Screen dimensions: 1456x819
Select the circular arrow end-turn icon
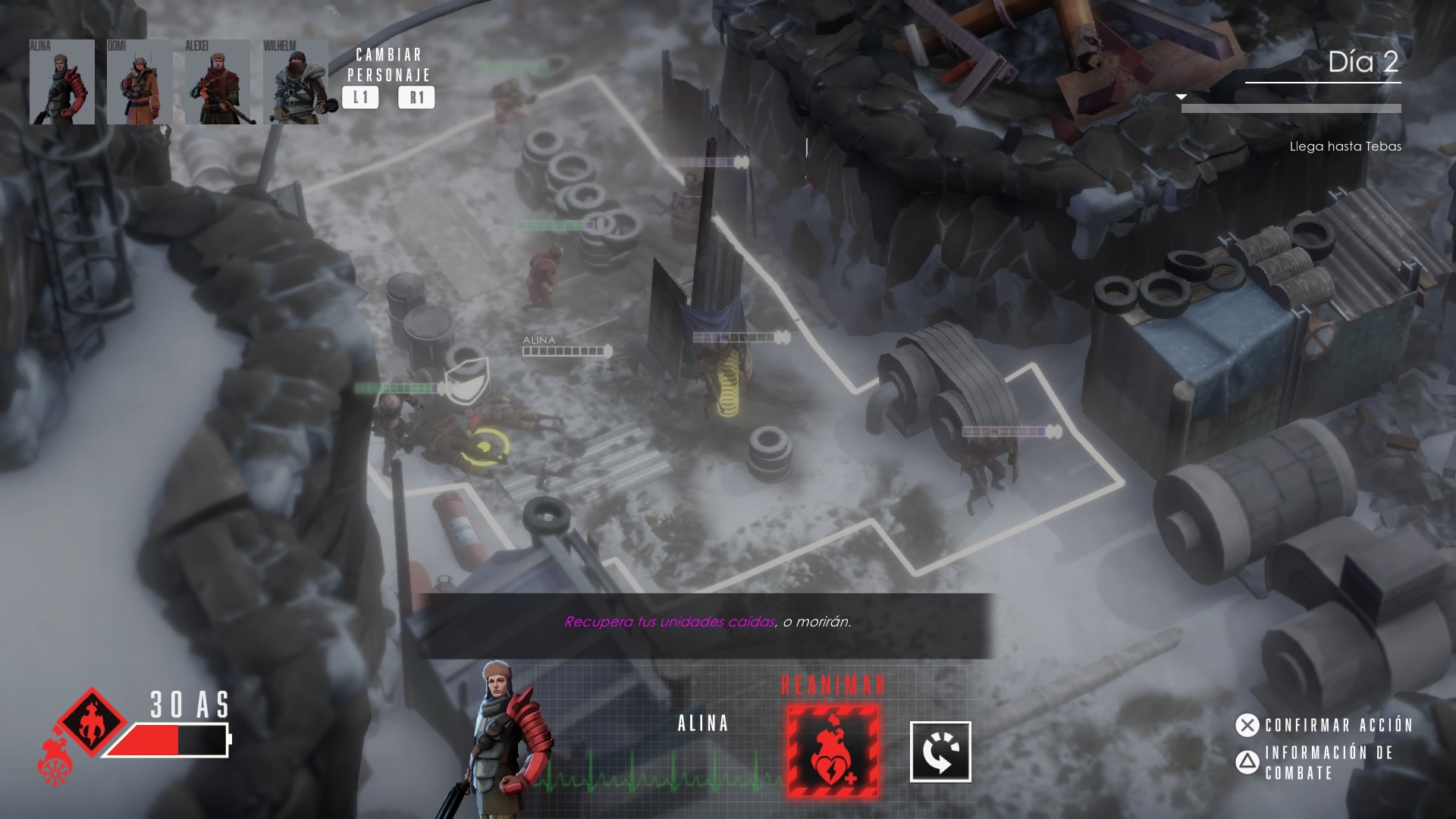(940, 752)
